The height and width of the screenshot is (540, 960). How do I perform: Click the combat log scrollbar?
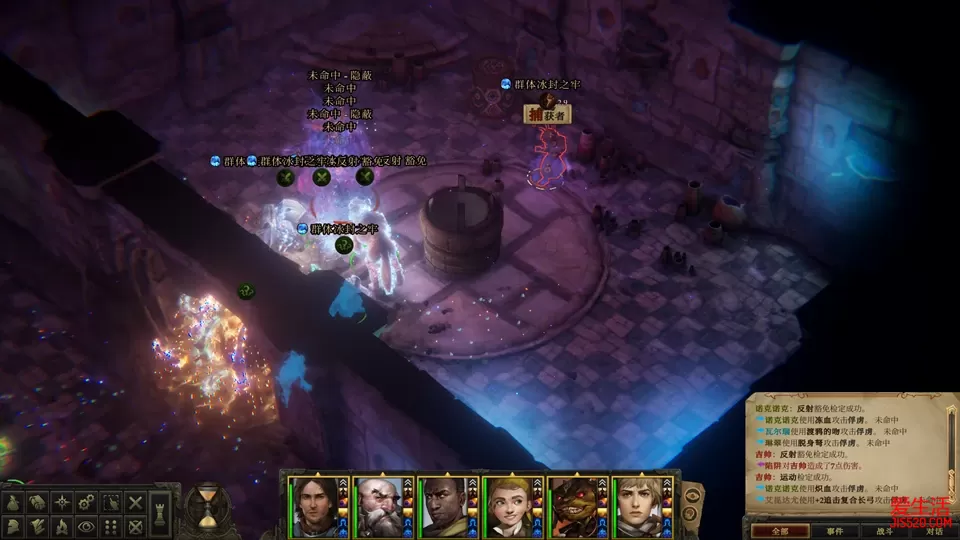tap(952, 450)
